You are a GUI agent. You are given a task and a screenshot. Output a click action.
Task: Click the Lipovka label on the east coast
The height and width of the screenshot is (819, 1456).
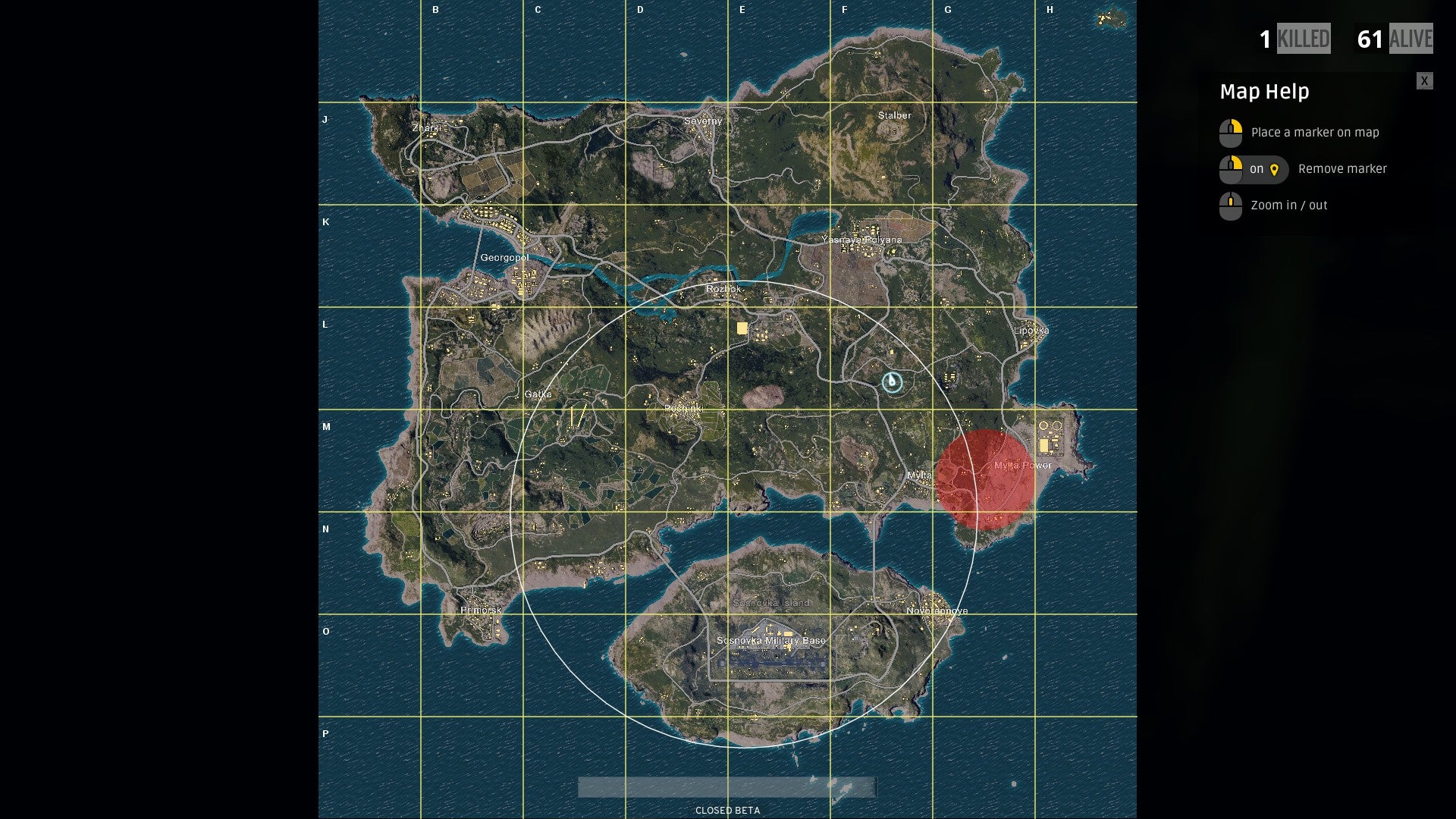1031,331
